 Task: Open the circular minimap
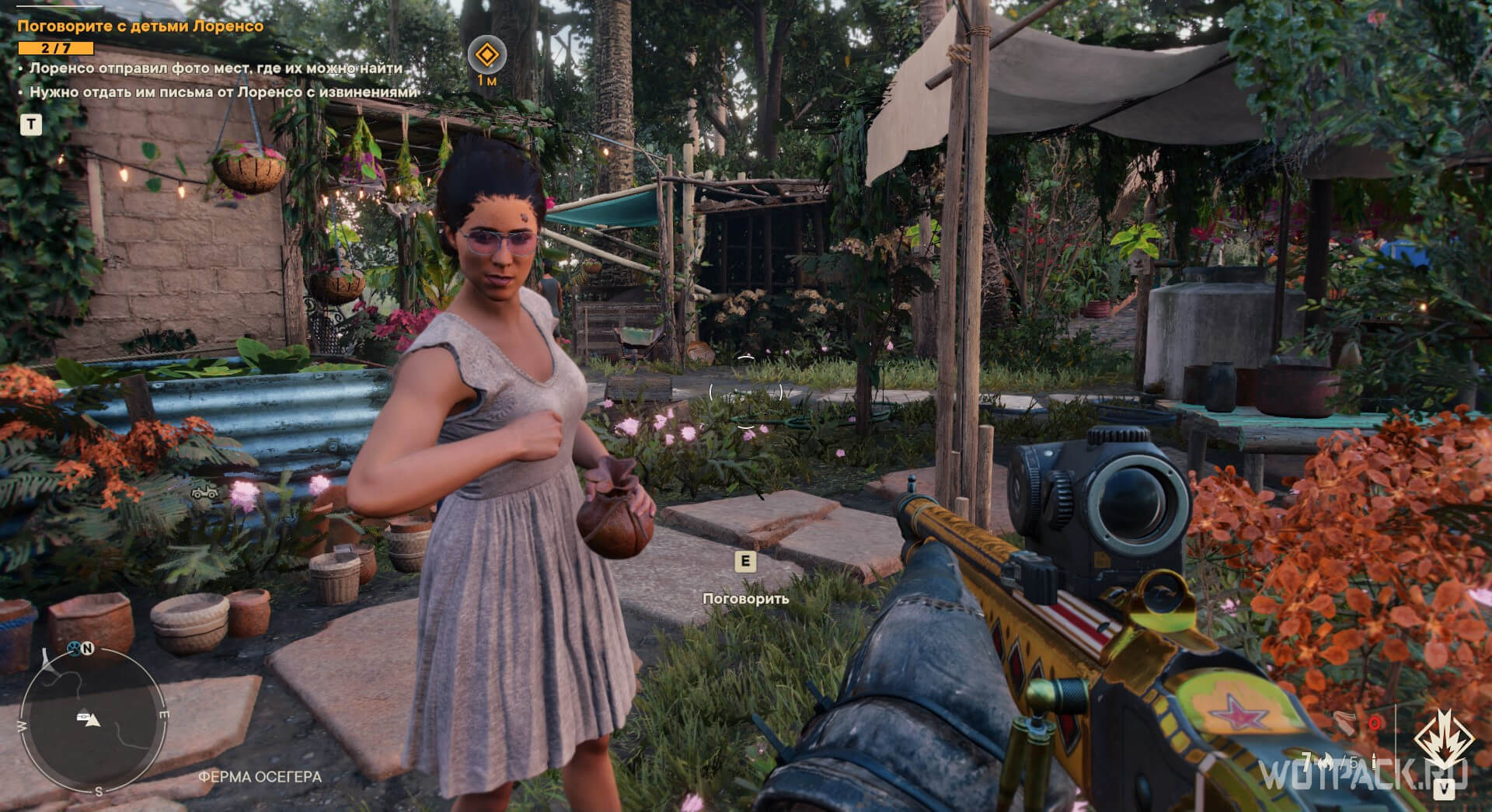91,720
